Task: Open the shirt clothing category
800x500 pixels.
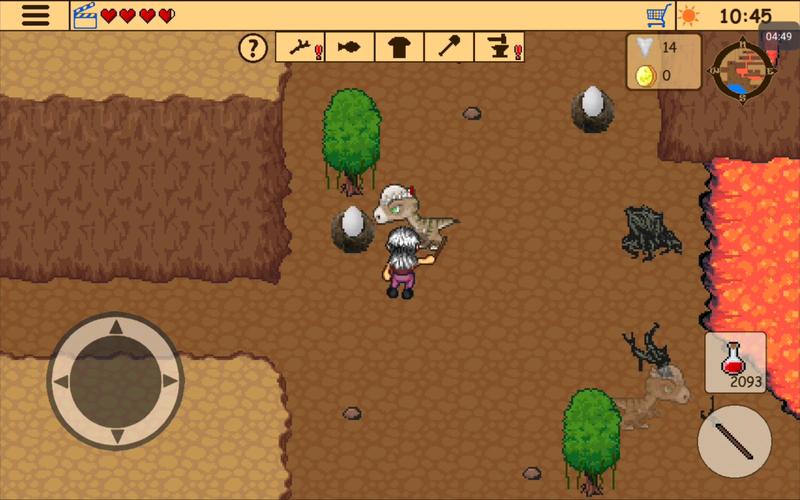Action: [400, 47]
